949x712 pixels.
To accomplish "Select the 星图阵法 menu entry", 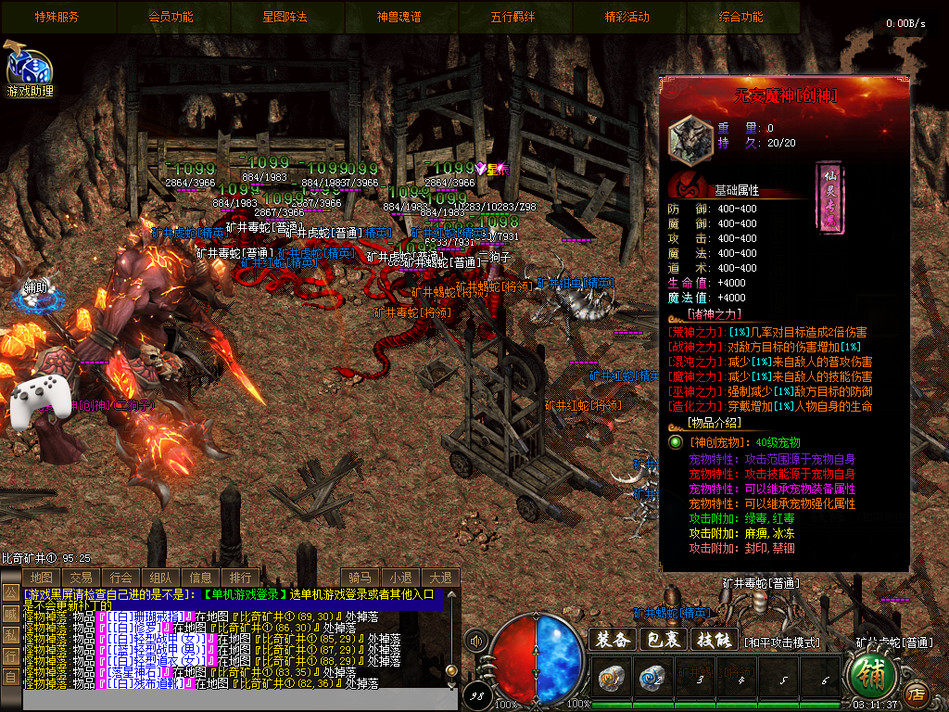I will pos(285,17).
